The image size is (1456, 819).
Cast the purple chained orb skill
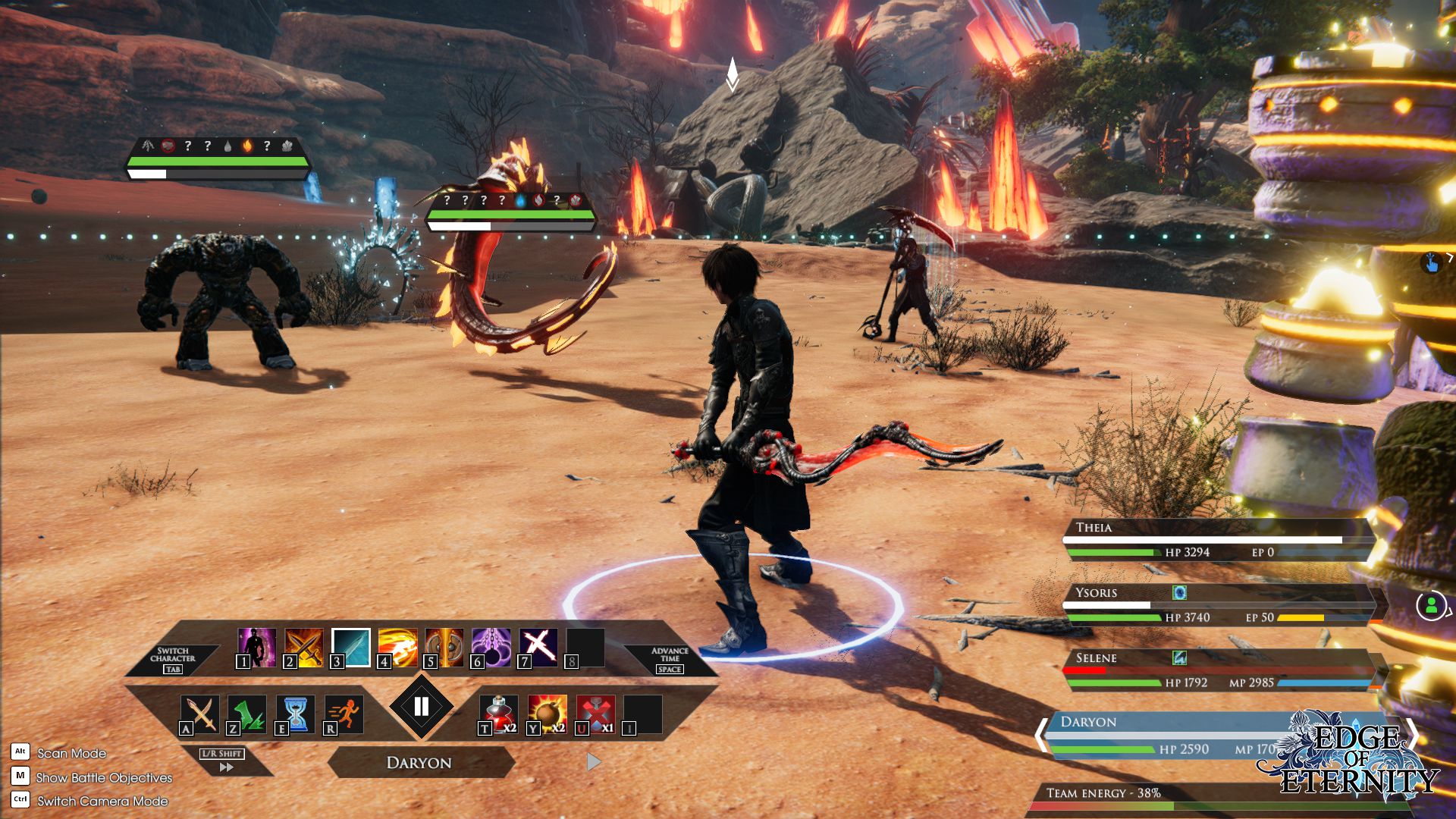[491, 647]
